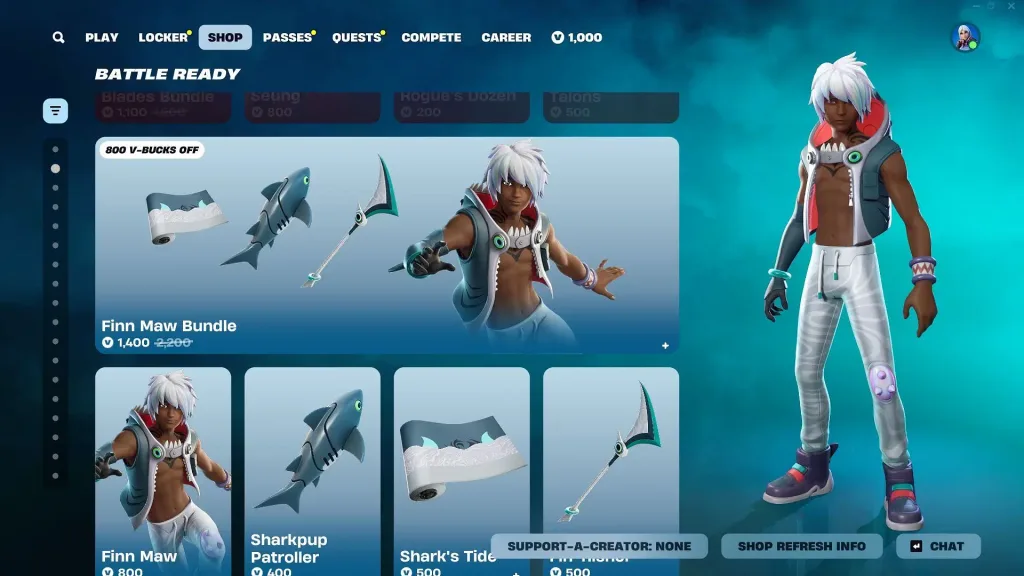Toggle the shop section filter icon

55,110
